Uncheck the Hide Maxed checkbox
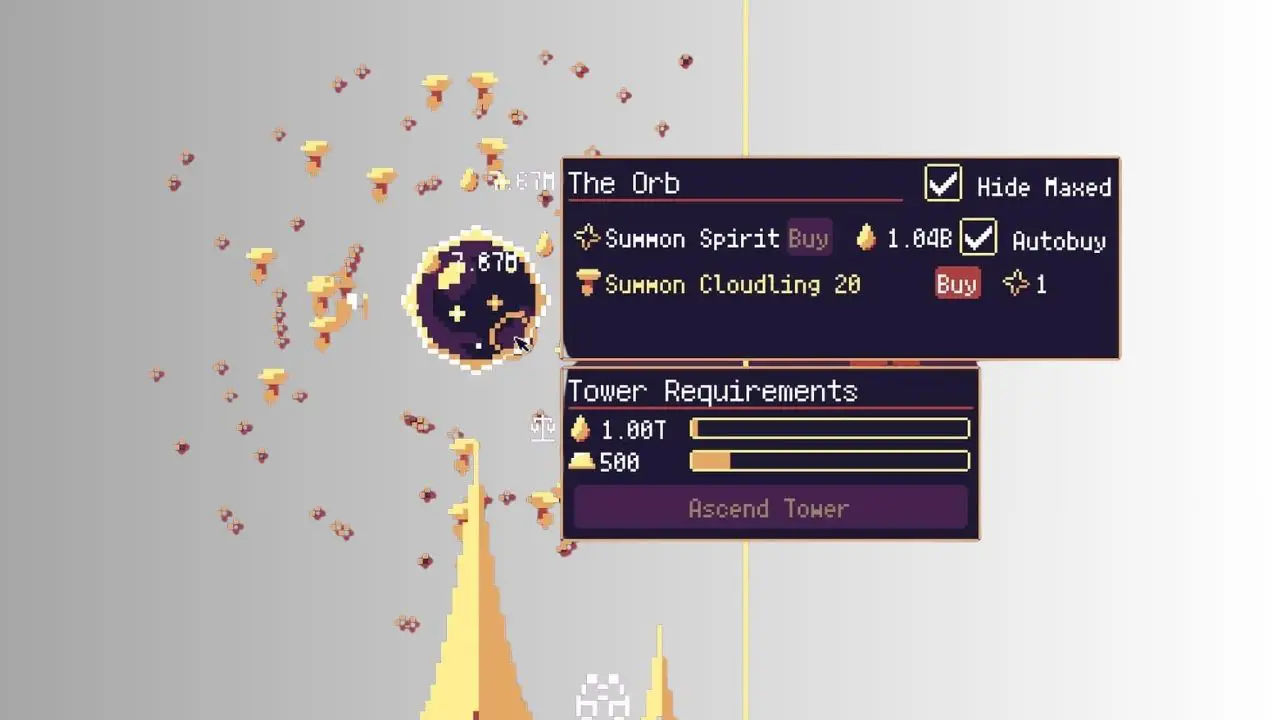Viewport: 1280px width, 720px height. pos(942,184)
